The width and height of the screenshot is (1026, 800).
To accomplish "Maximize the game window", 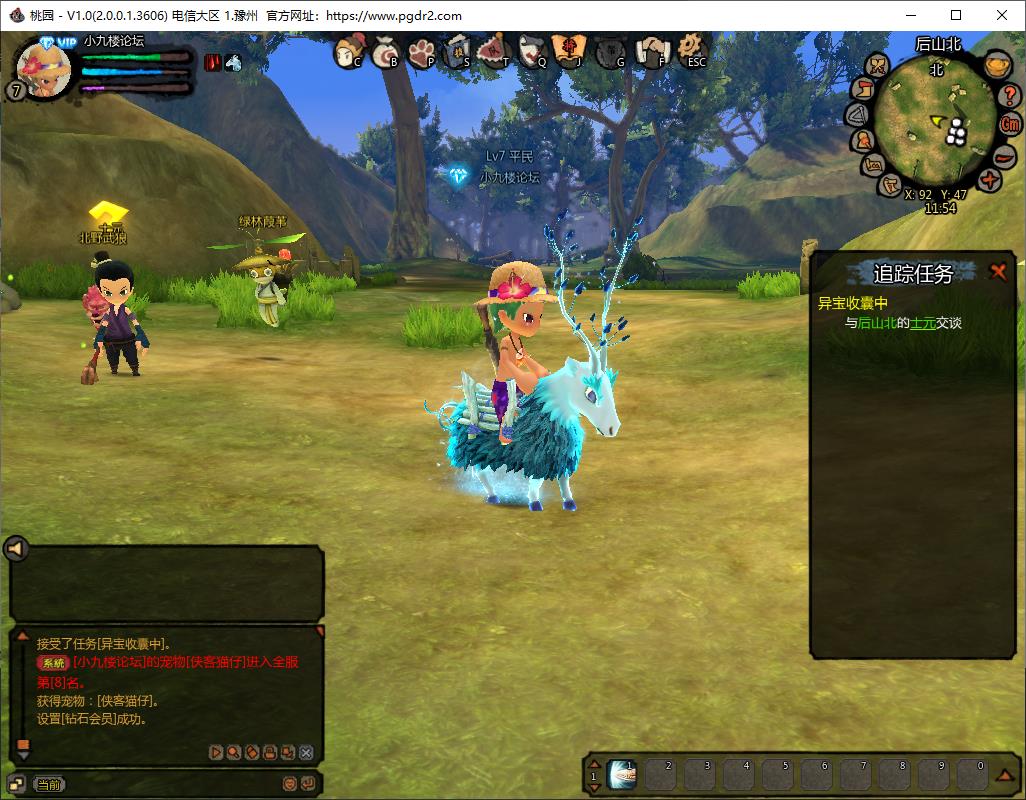I will (x=956, y=15).
